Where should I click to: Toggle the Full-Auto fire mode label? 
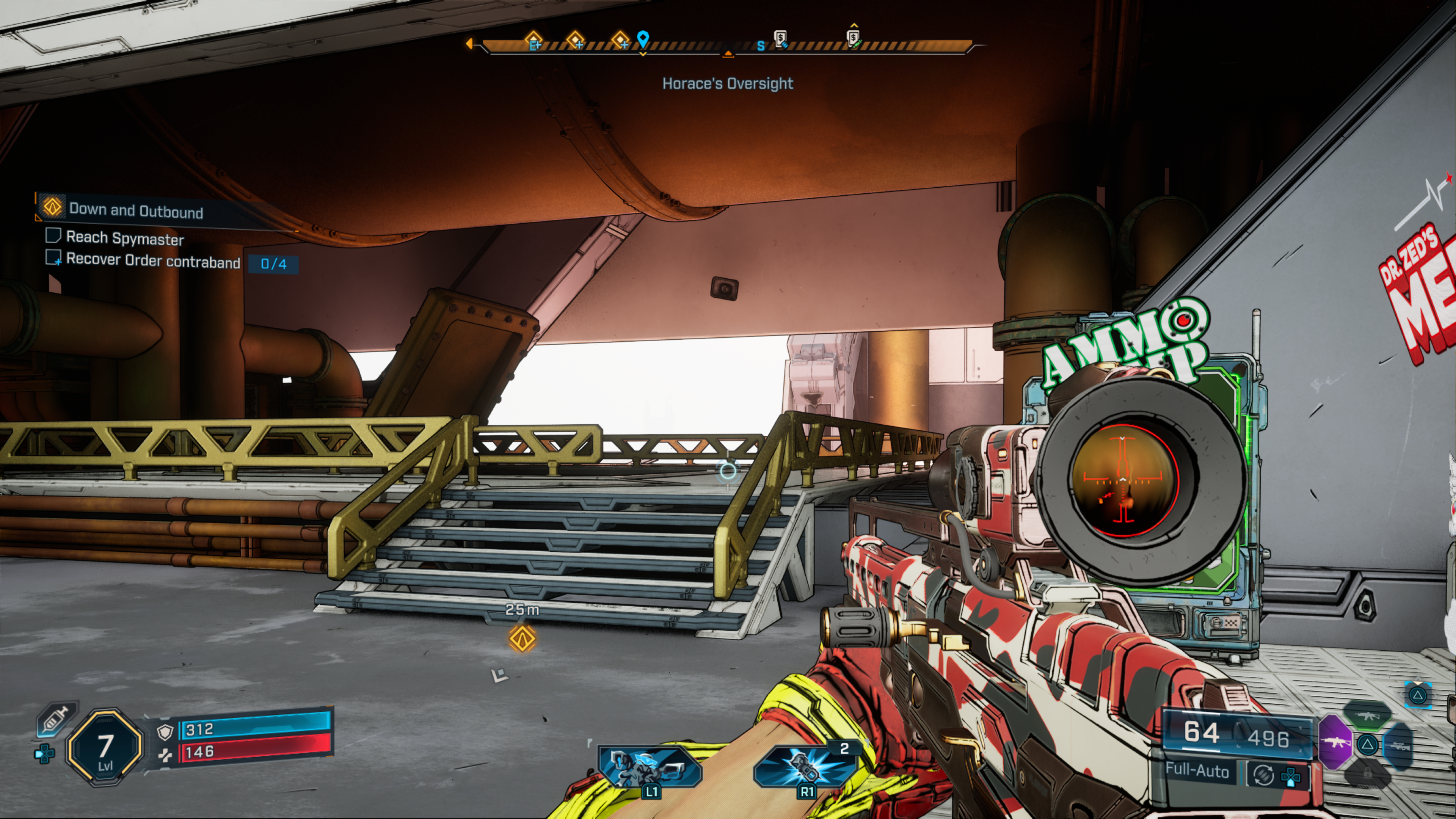tap(1197, 771)
